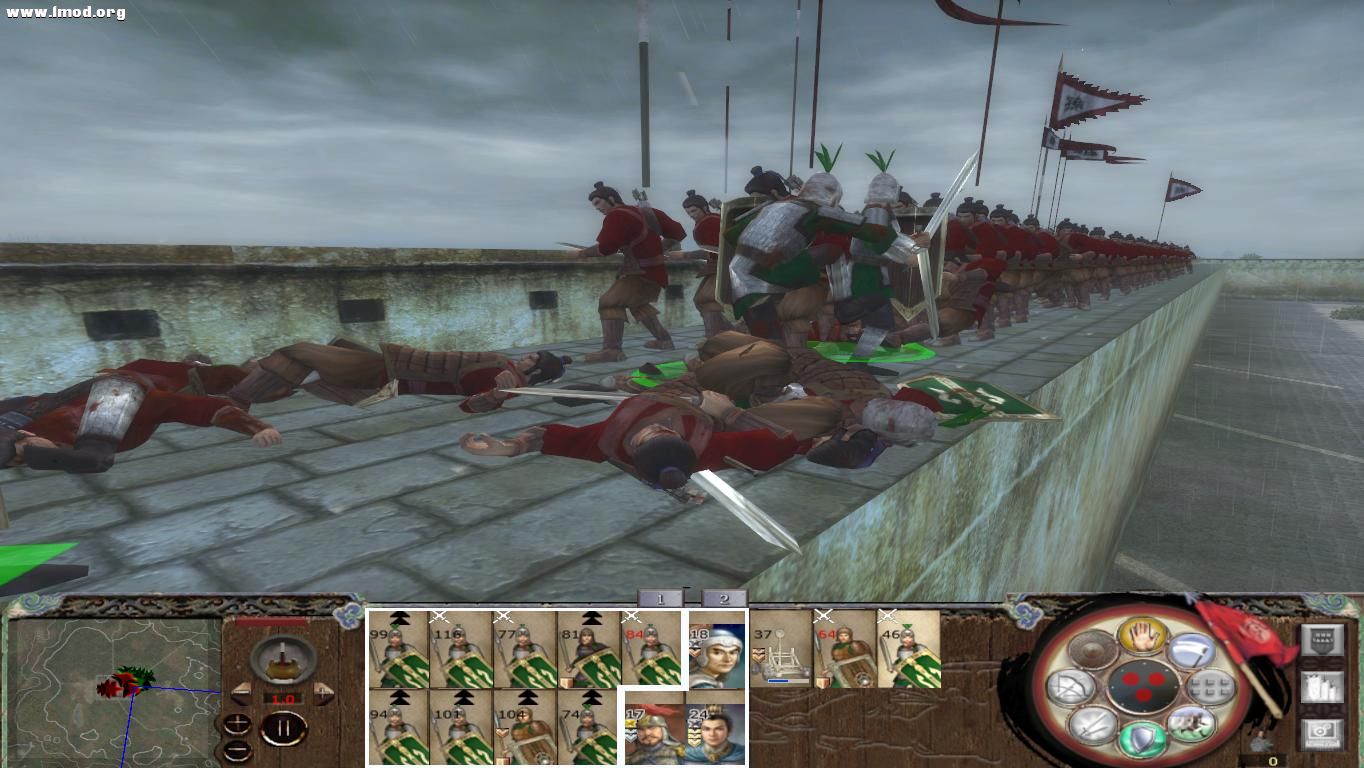Increase battle speed with the right arrow
1364x768 pixels.
point(324,693)
